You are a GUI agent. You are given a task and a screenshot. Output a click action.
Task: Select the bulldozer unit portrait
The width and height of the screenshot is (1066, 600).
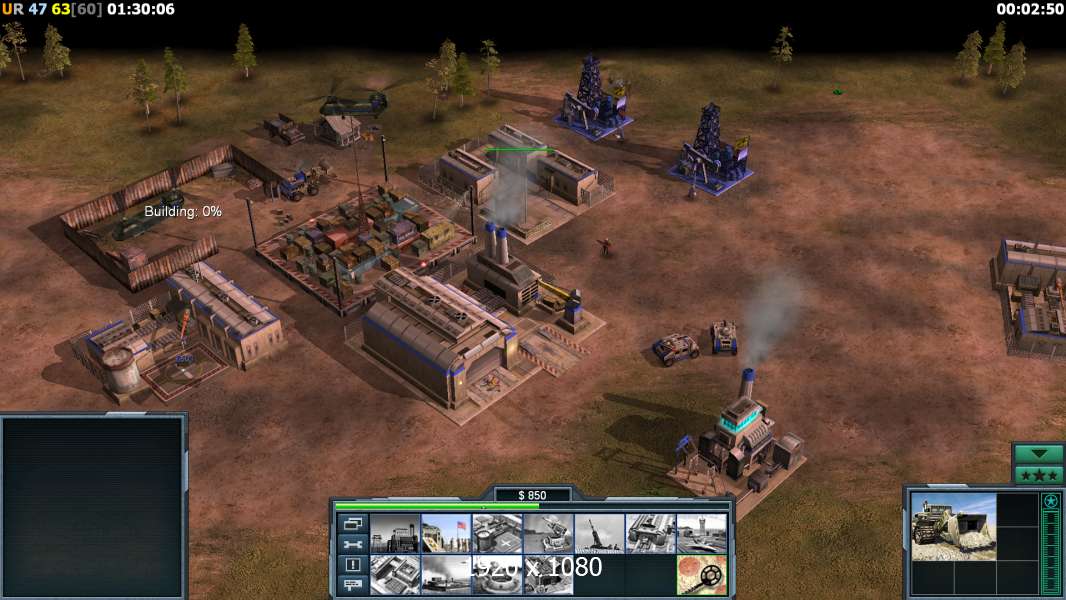point(953,526)
